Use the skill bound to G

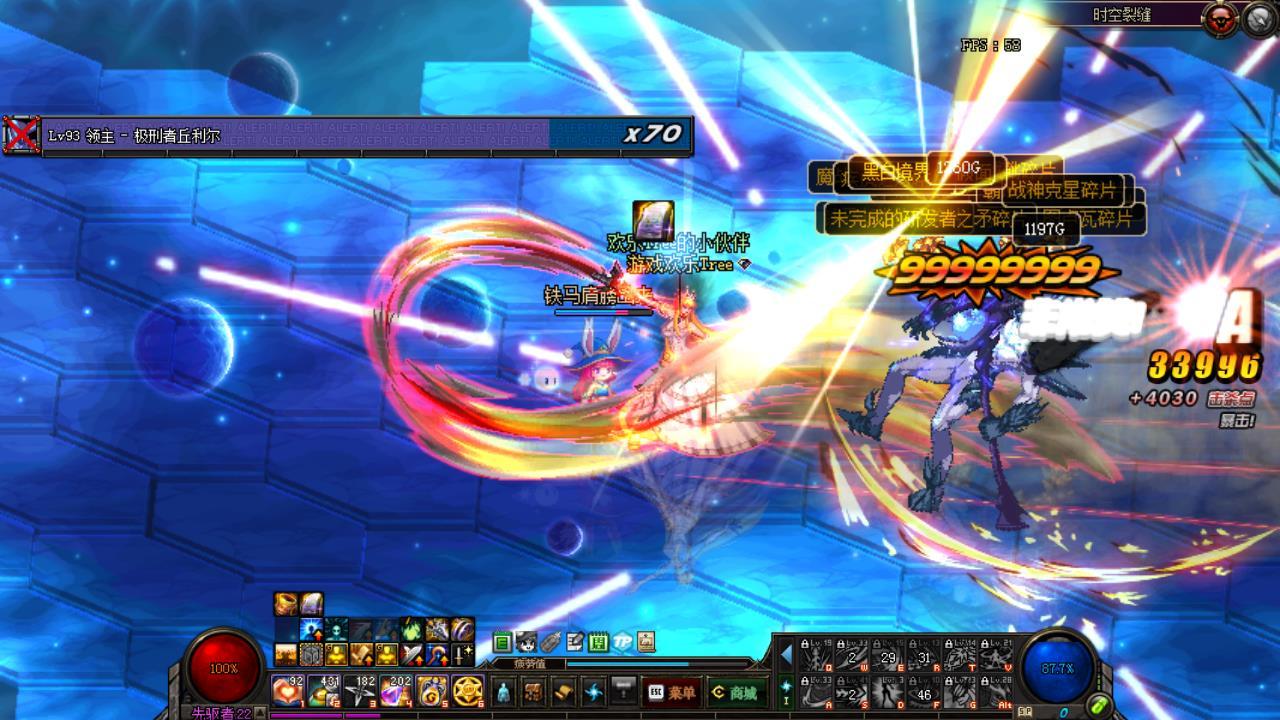coord(960,691)
